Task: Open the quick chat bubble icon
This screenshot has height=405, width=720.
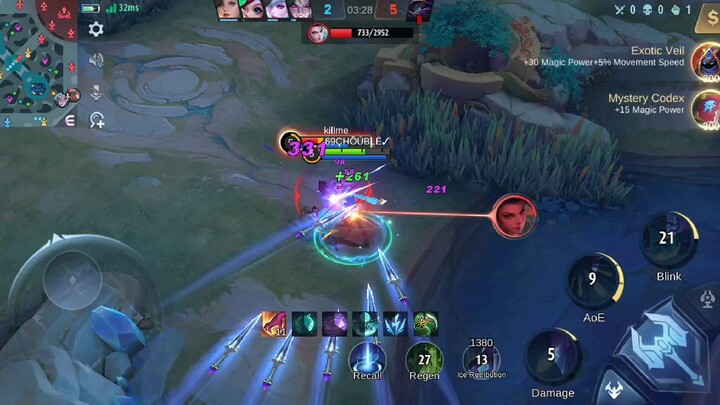Action: tap(97, 121)
